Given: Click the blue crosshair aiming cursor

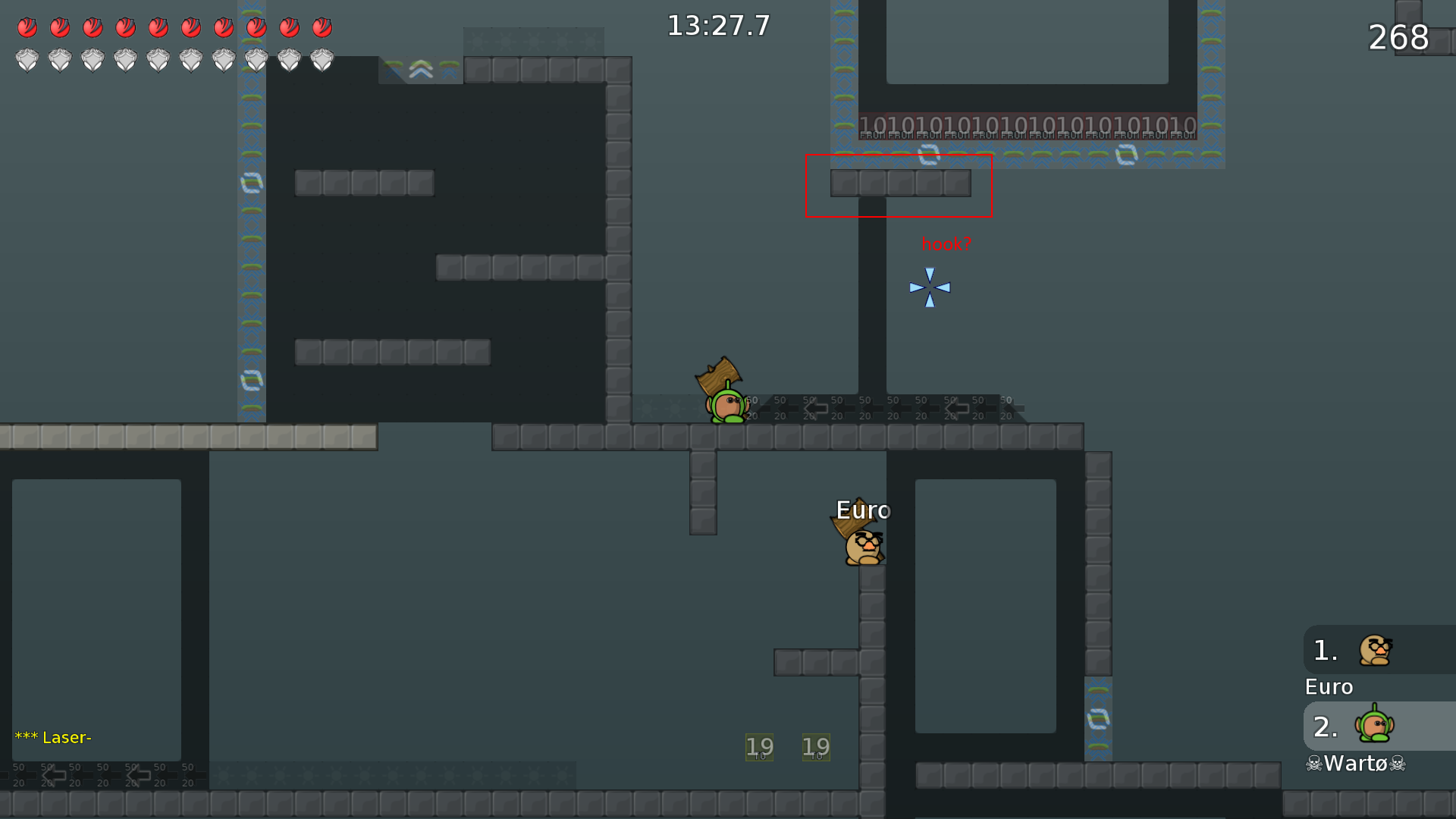Looking at the screenshot, I should coord(929,287).
